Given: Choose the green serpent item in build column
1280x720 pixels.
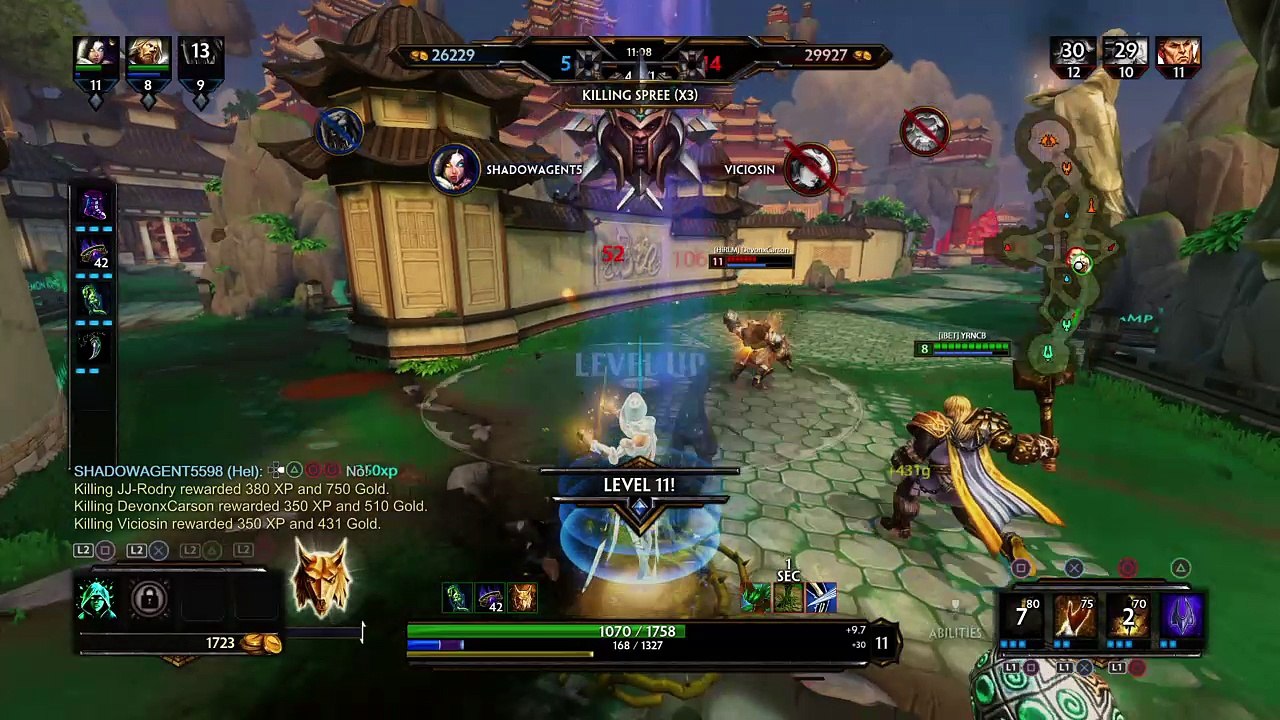Looking at the screenshot, I should pyautogui.click(x=94, y=300).
